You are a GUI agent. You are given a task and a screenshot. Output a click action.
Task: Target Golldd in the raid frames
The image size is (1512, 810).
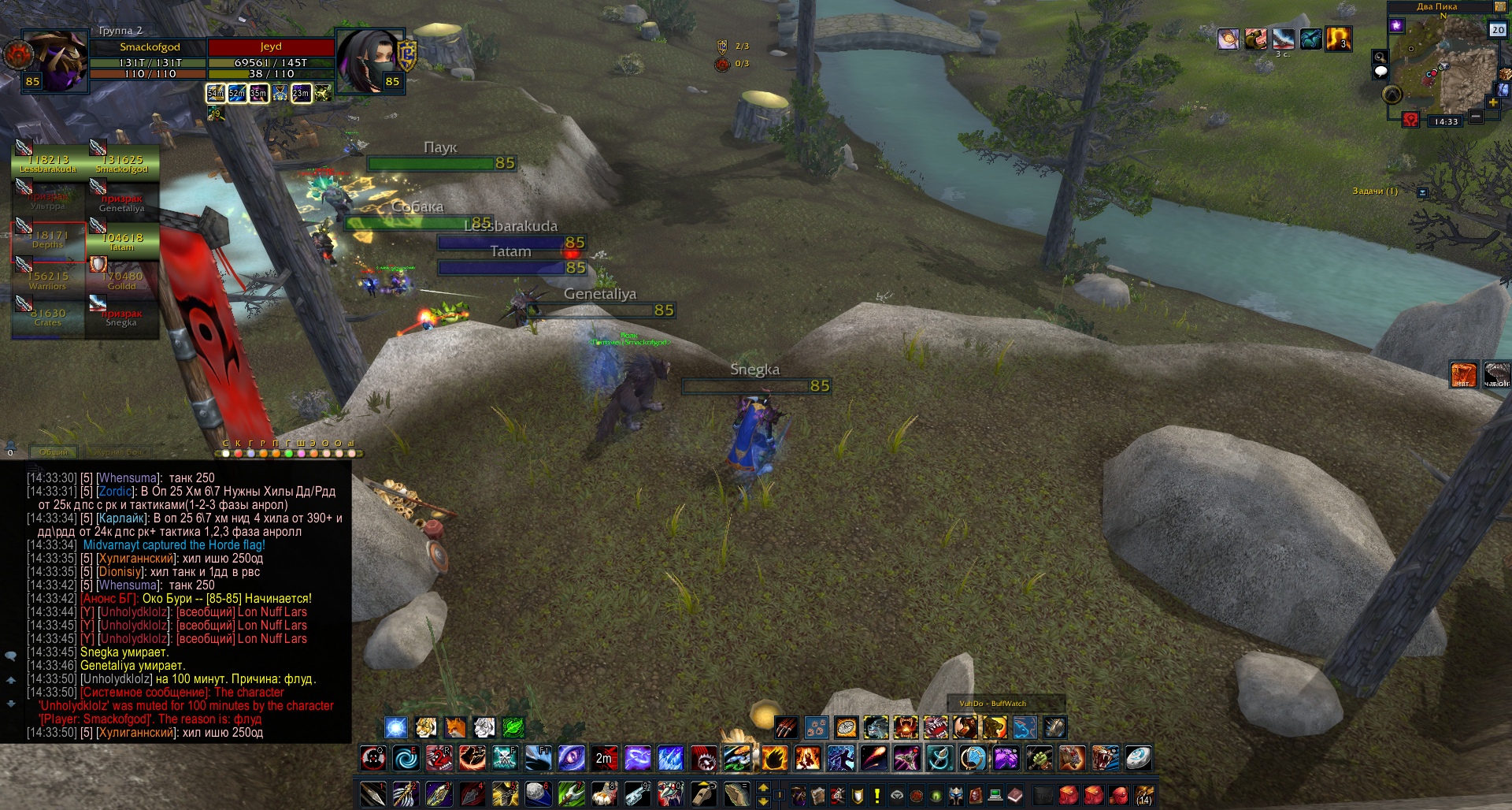pos(122,280)
